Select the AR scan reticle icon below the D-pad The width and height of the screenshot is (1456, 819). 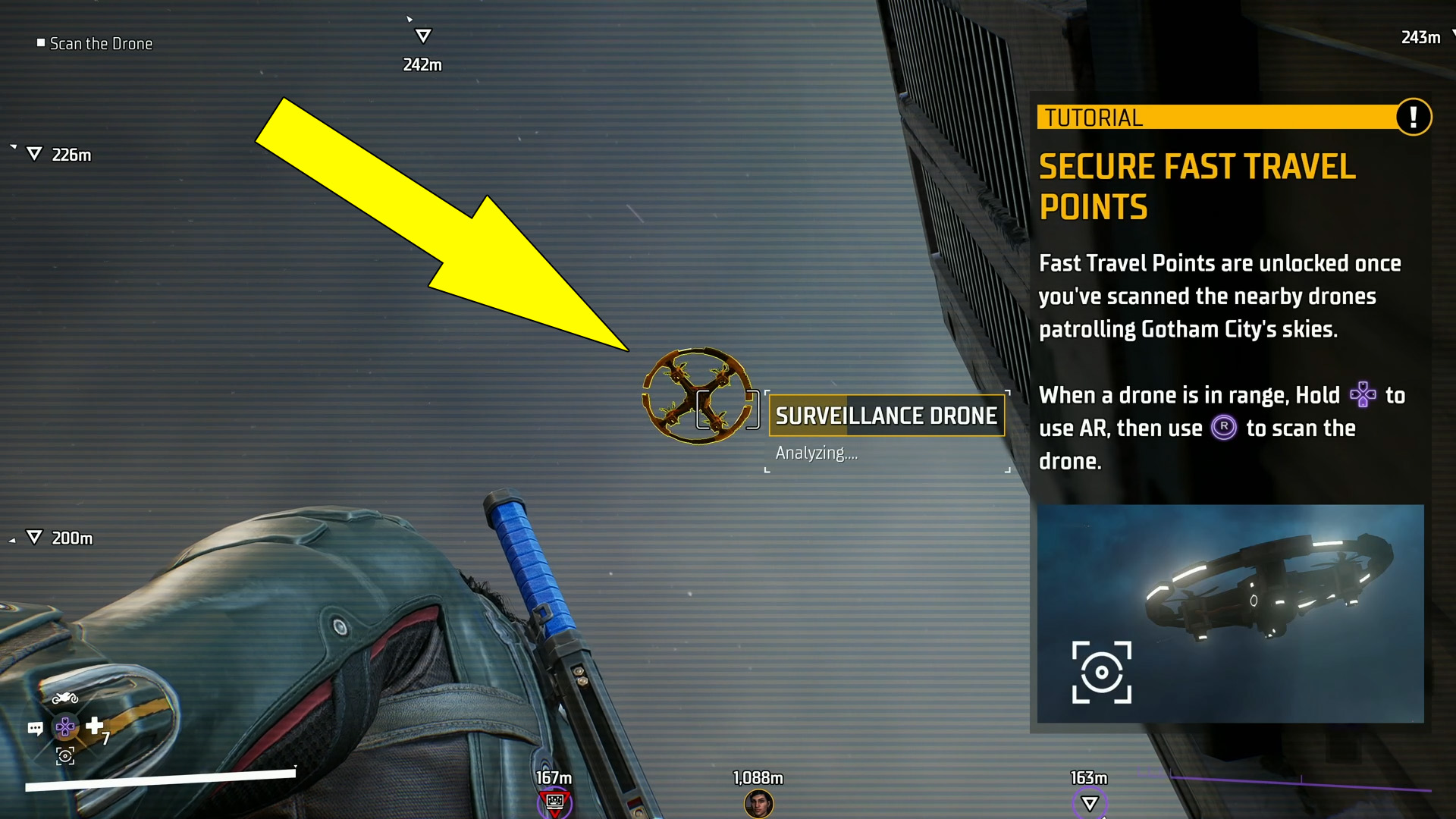click(x=64, y=755)
